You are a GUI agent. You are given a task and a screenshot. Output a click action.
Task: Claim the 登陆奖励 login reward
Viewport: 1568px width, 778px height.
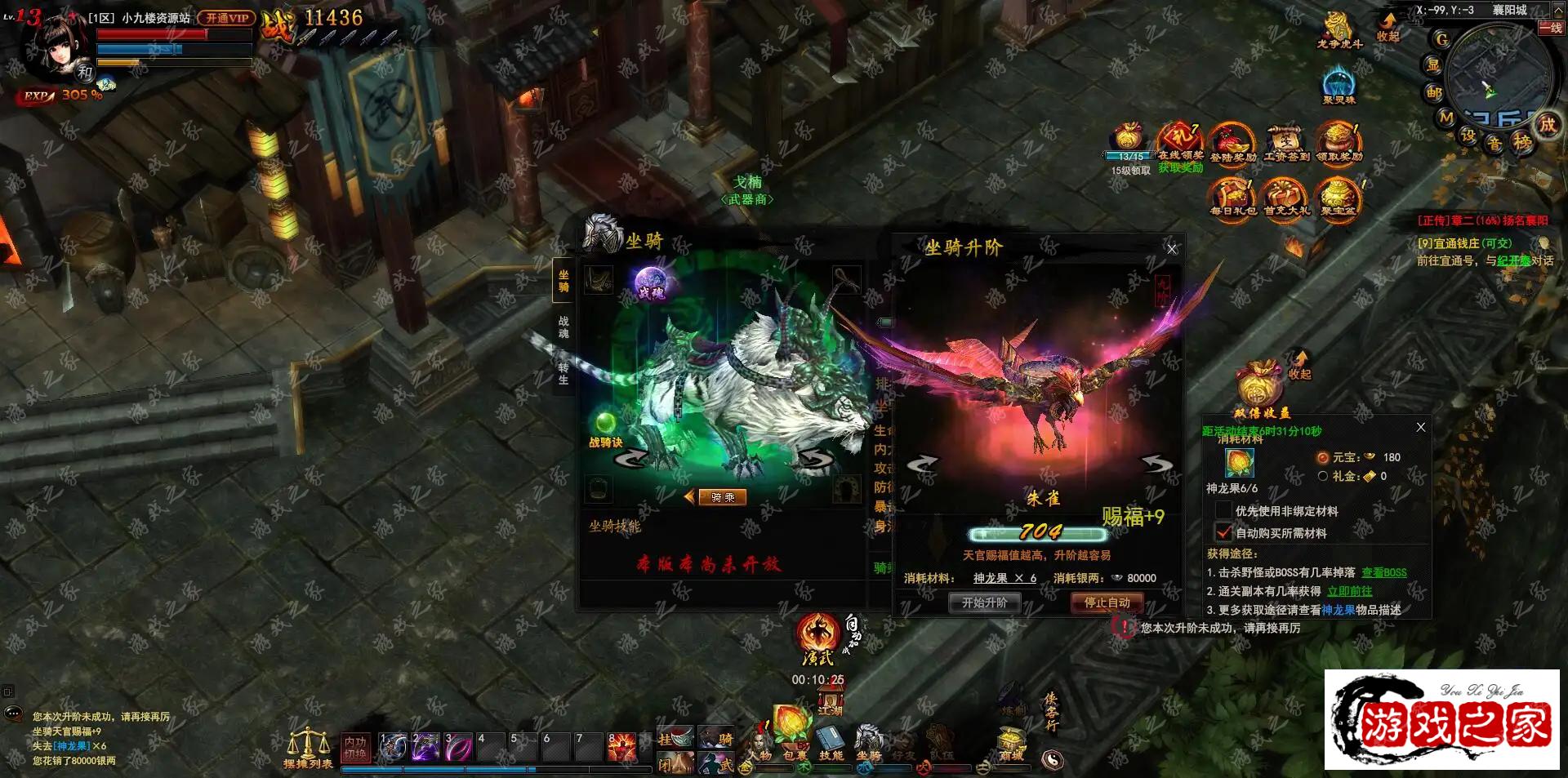click(1232, 144)
